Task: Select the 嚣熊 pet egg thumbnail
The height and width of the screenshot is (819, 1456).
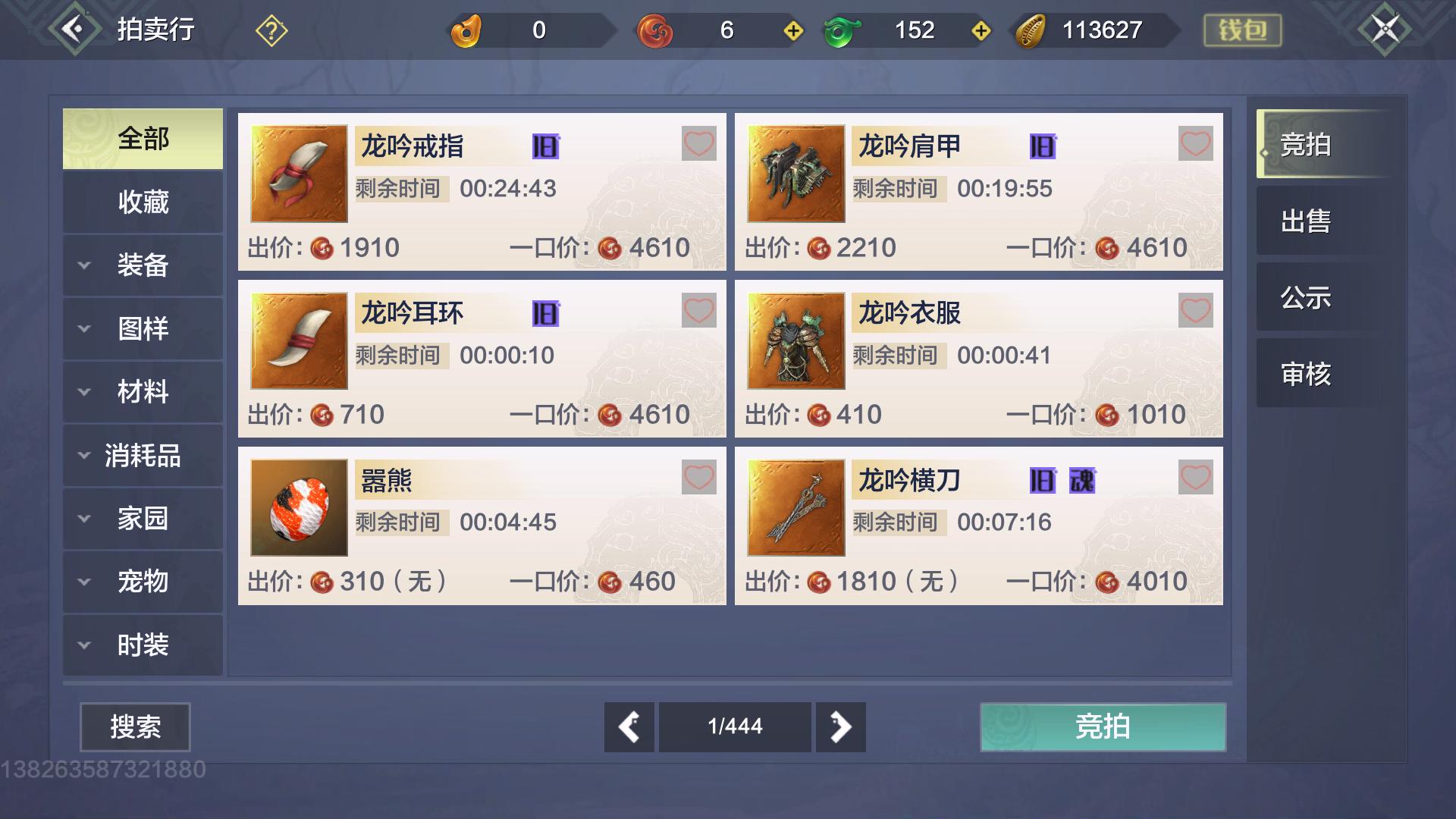Action: [x=299, y=507]
